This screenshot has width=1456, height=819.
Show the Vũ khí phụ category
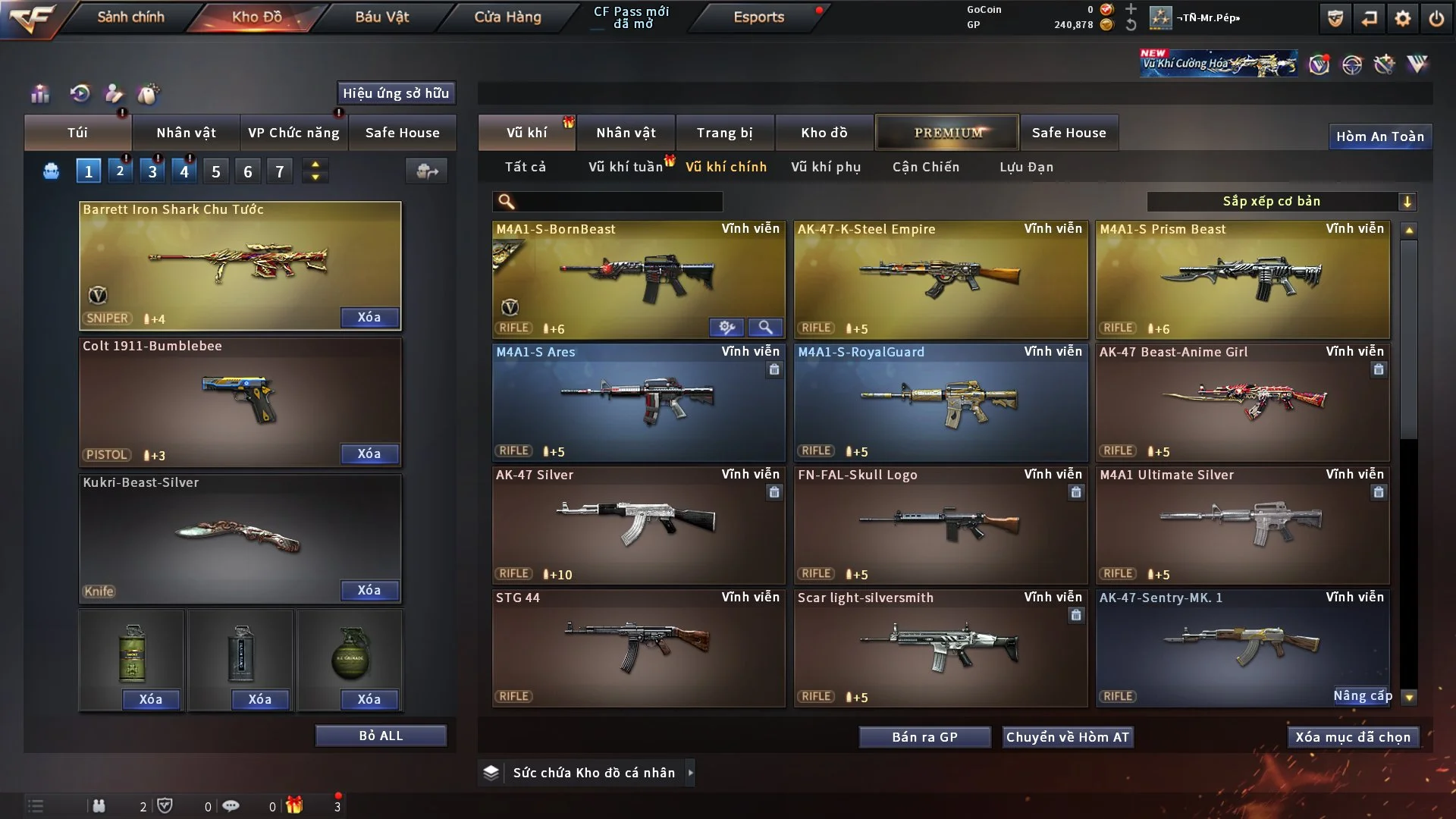pos(826,167)
